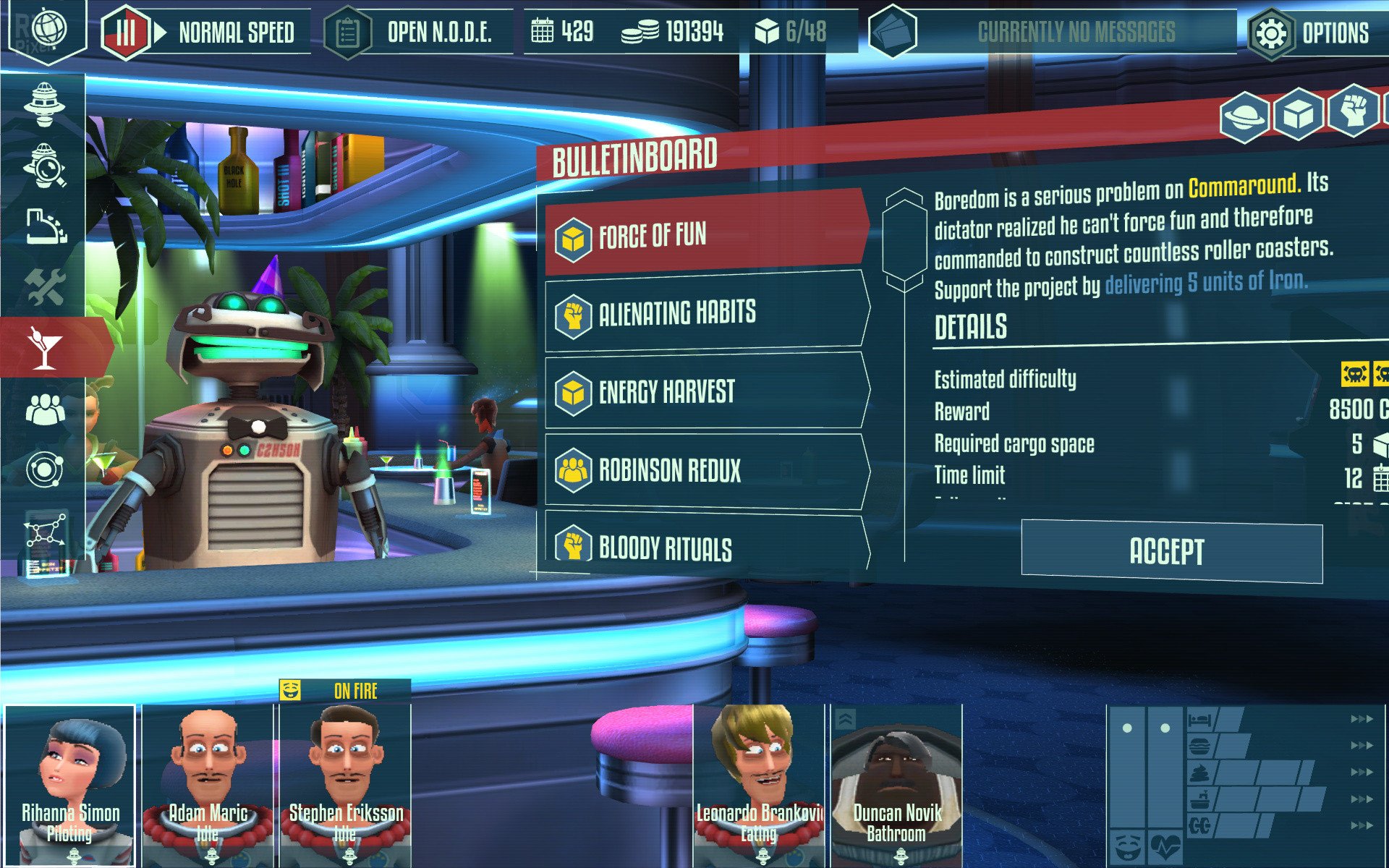
Task: Pause the game with the pause button
Action: [x=126, y=33]
